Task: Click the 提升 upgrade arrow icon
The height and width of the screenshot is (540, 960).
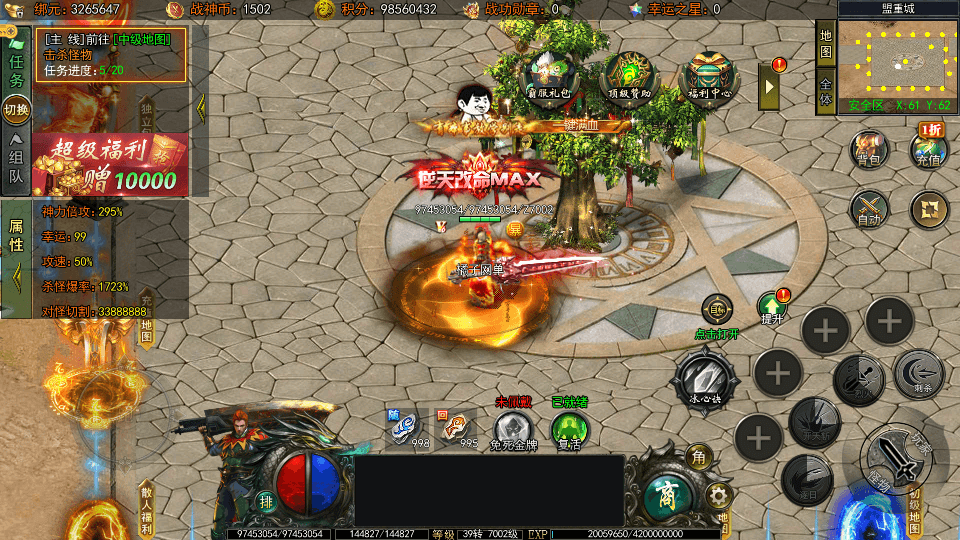Action: 771,308
